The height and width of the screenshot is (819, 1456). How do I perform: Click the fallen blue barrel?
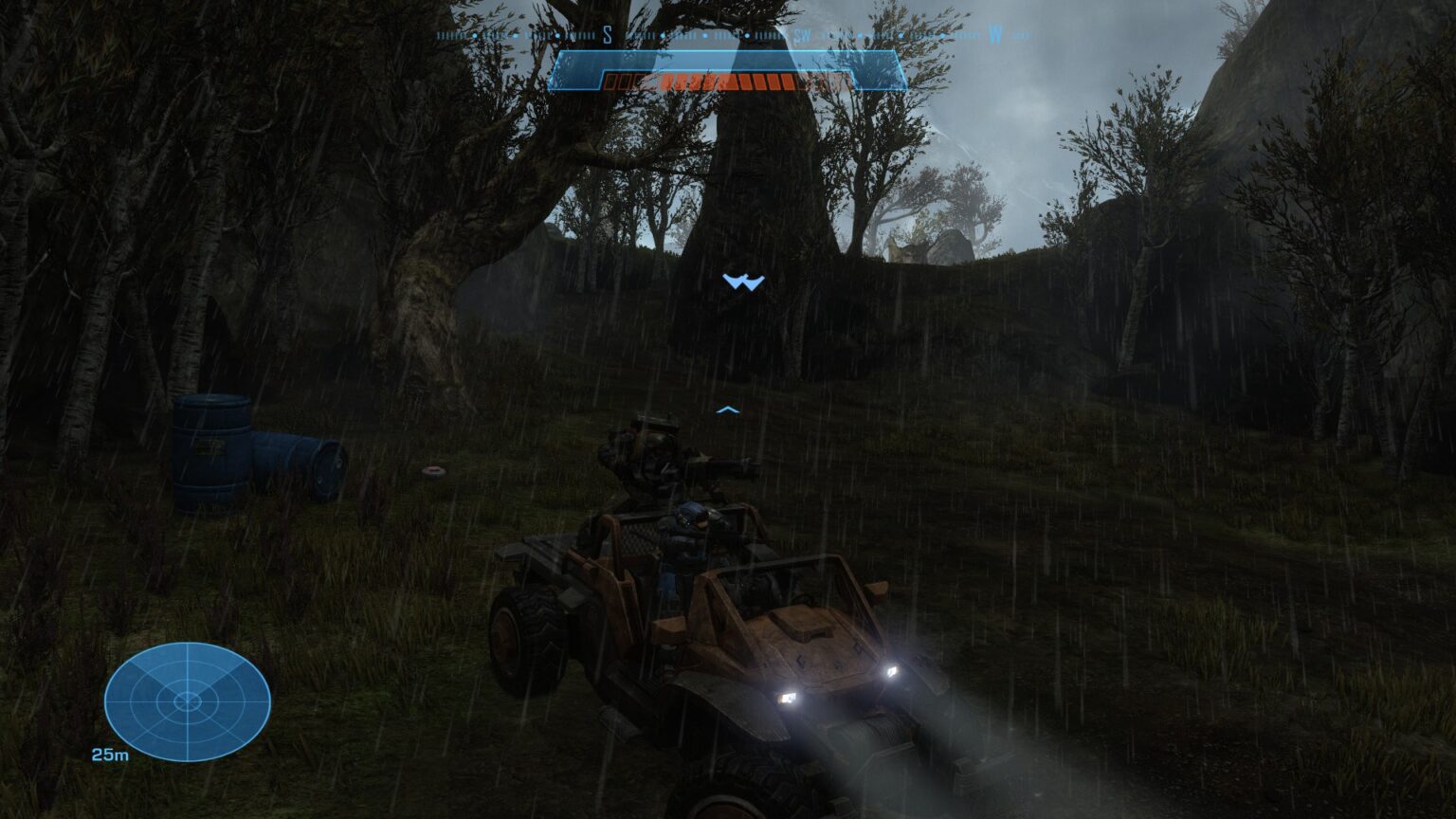296,464
